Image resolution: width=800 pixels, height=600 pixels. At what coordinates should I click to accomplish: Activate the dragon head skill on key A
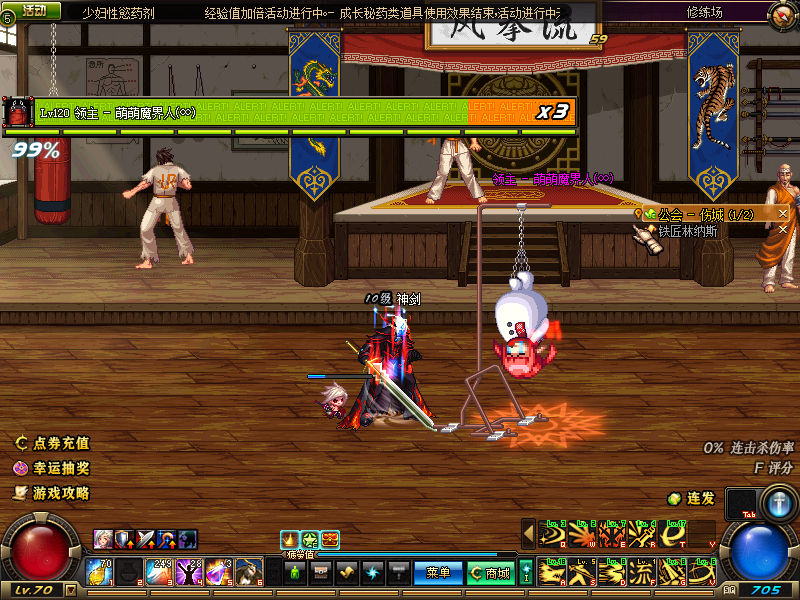point(550,572)
